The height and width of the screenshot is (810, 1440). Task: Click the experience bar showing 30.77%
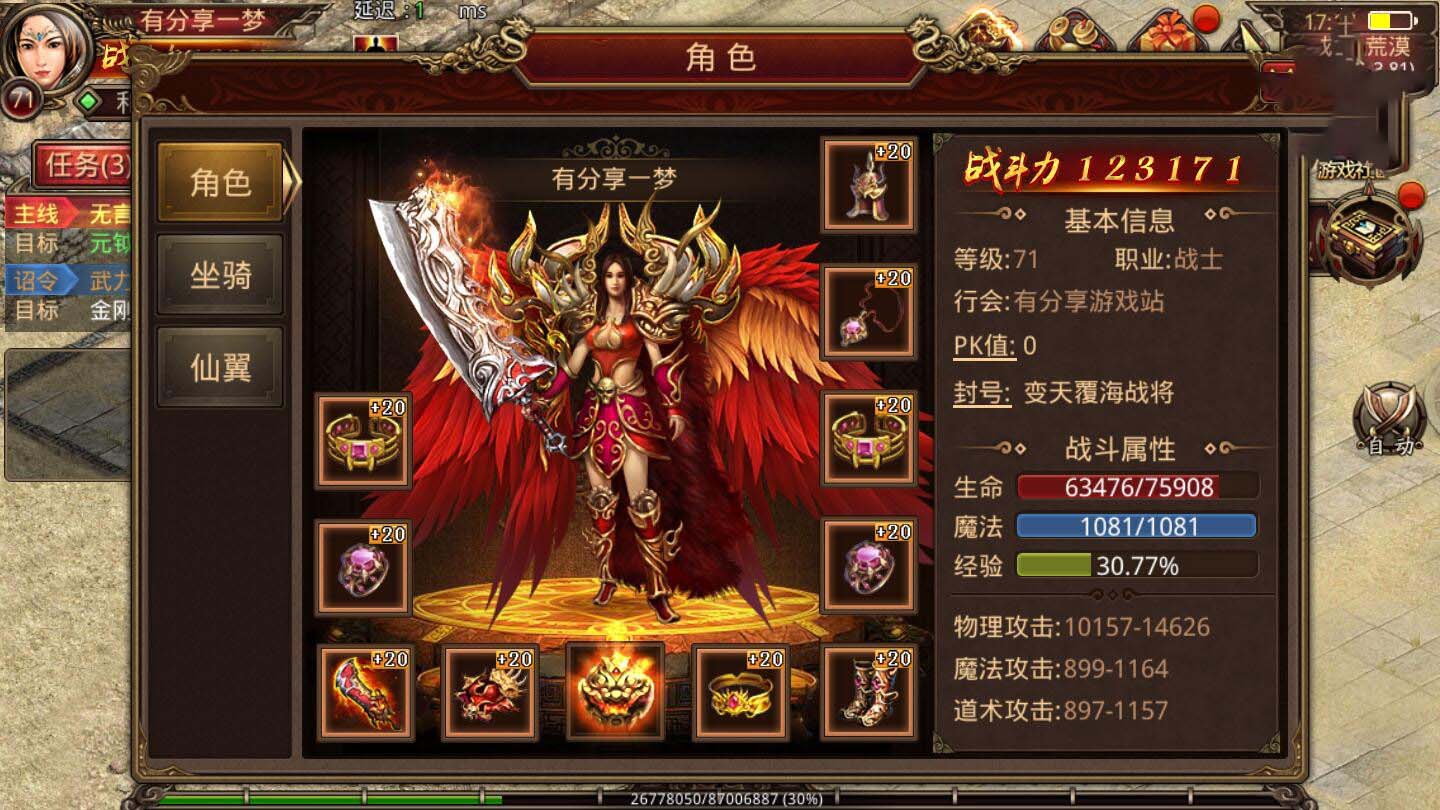(1135, 565)
